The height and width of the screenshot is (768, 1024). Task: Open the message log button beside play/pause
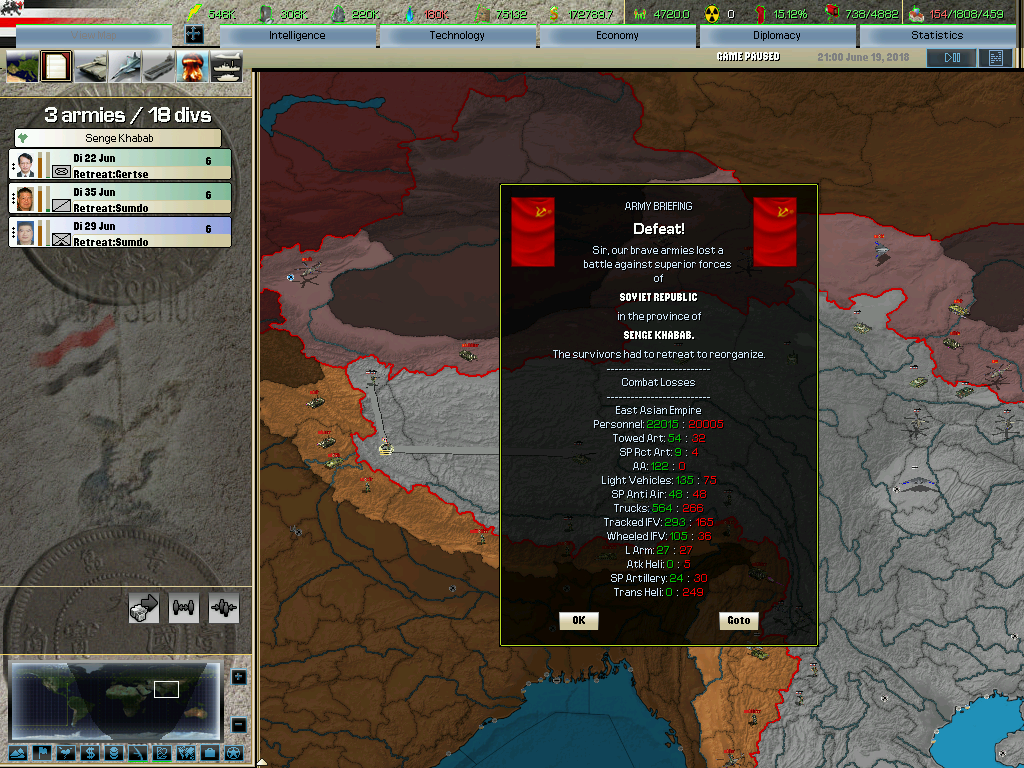pos(995,58)
